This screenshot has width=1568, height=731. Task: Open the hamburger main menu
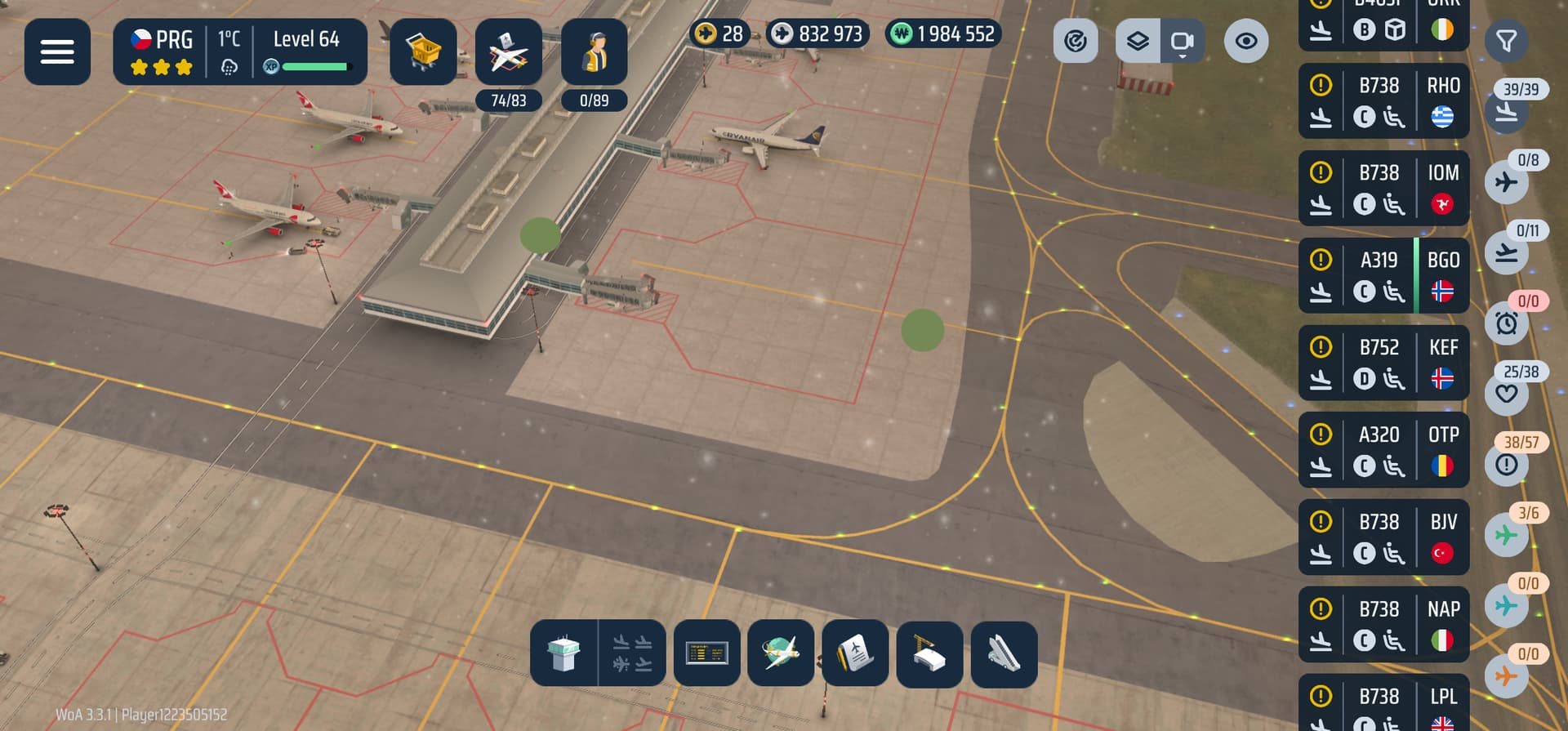click(x=57, y=51)
